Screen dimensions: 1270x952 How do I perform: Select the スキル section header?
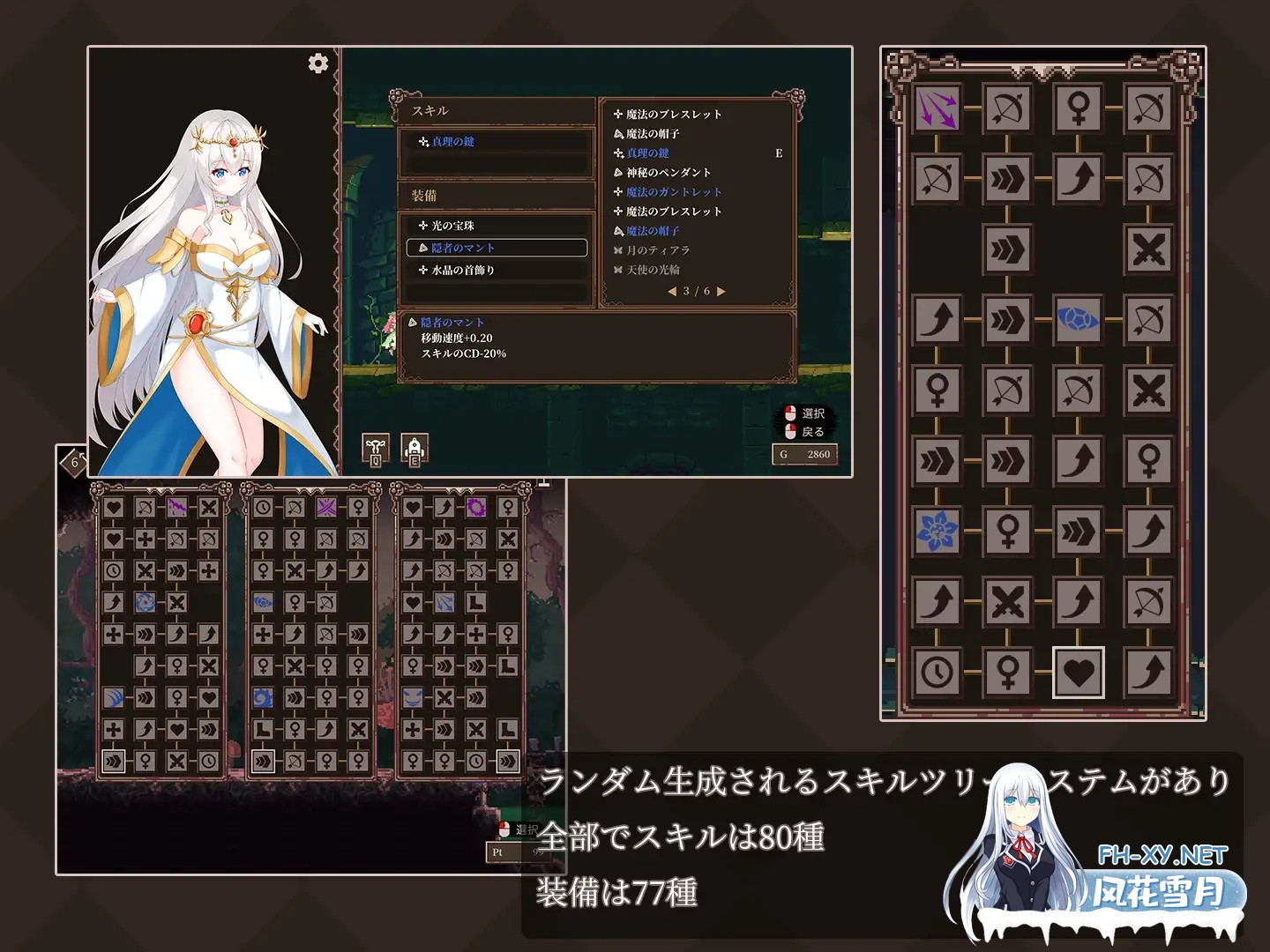pyautogui.click(x=430, y=110)
